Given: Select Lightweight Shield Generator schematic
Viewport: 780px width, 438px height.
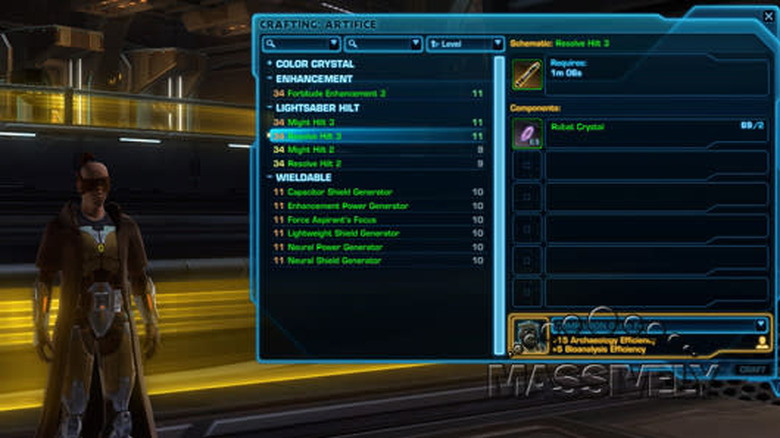Looking at the screenshot, I should (344, 234).
